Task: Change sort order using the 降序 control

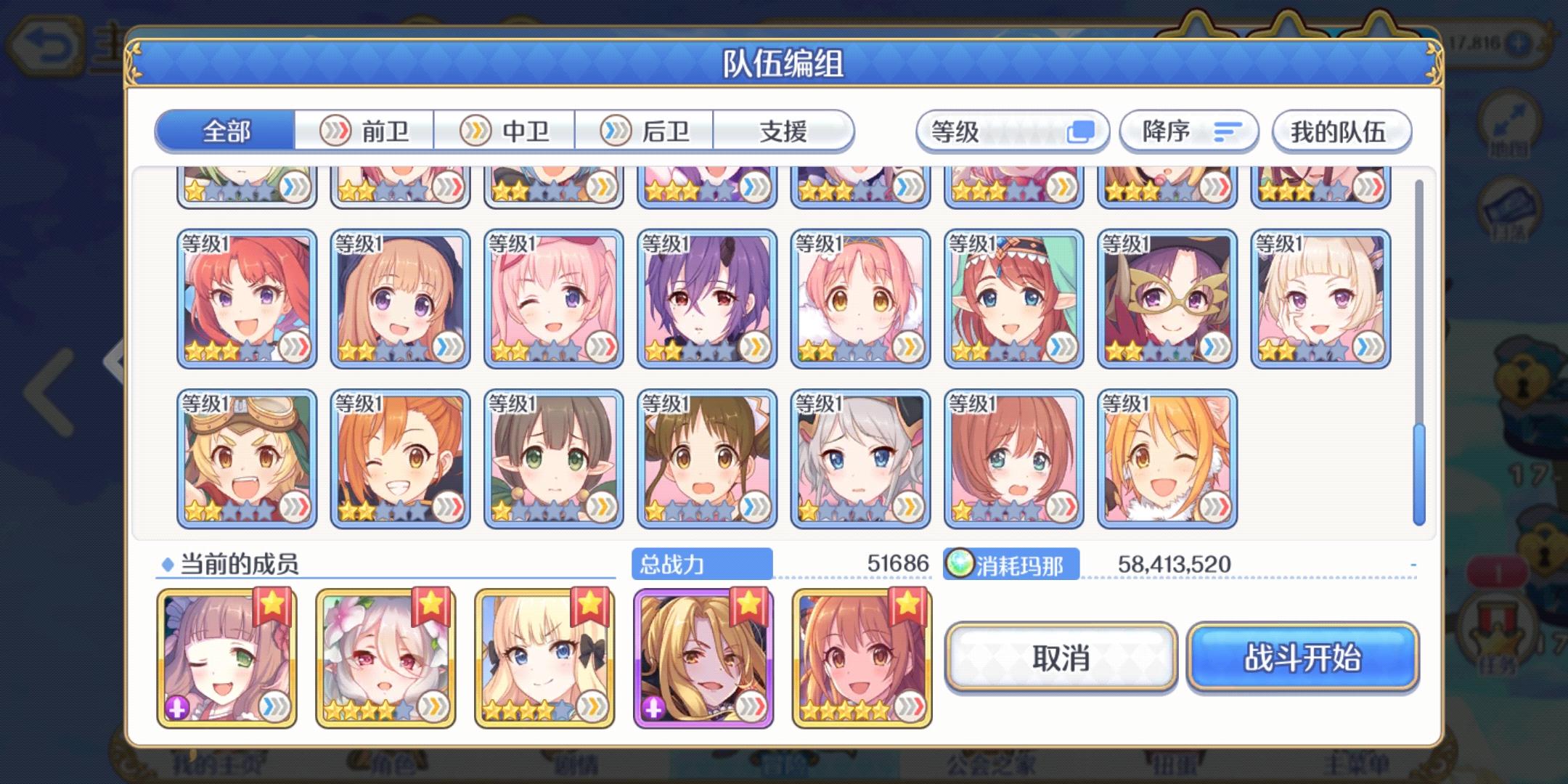Action: [1188, 131]
